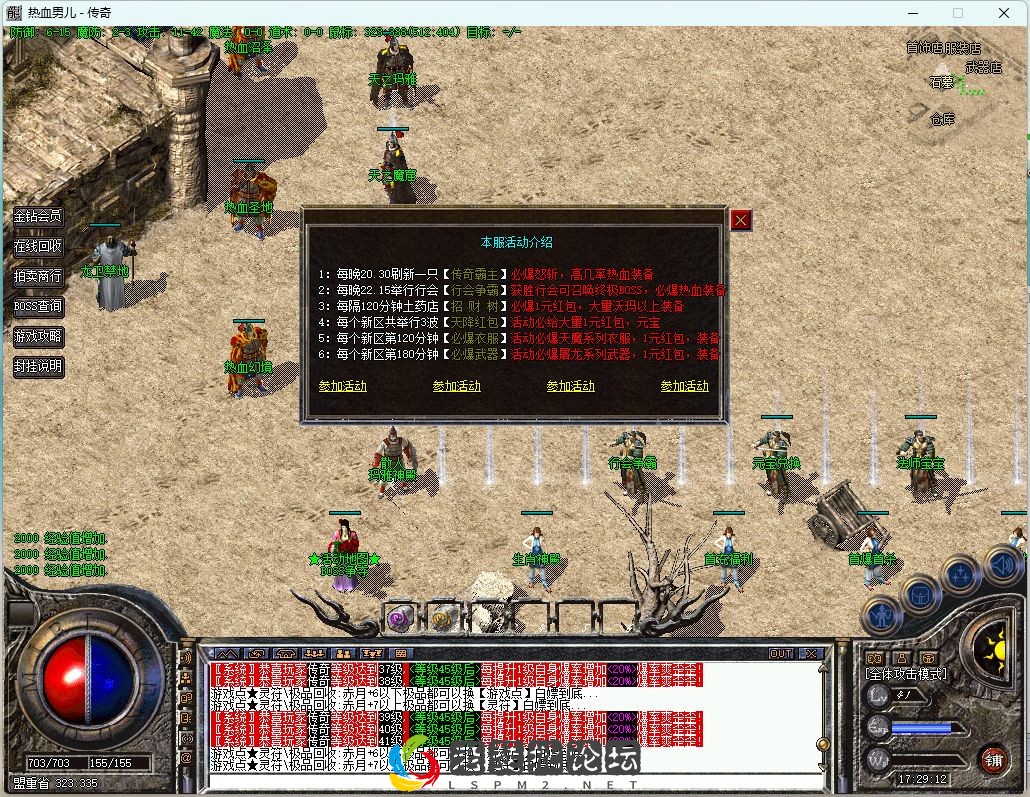This screenshot has height=797, width=1030.
Task: Toggle sound with the speaker round button
Action: tap(1003, 565)
